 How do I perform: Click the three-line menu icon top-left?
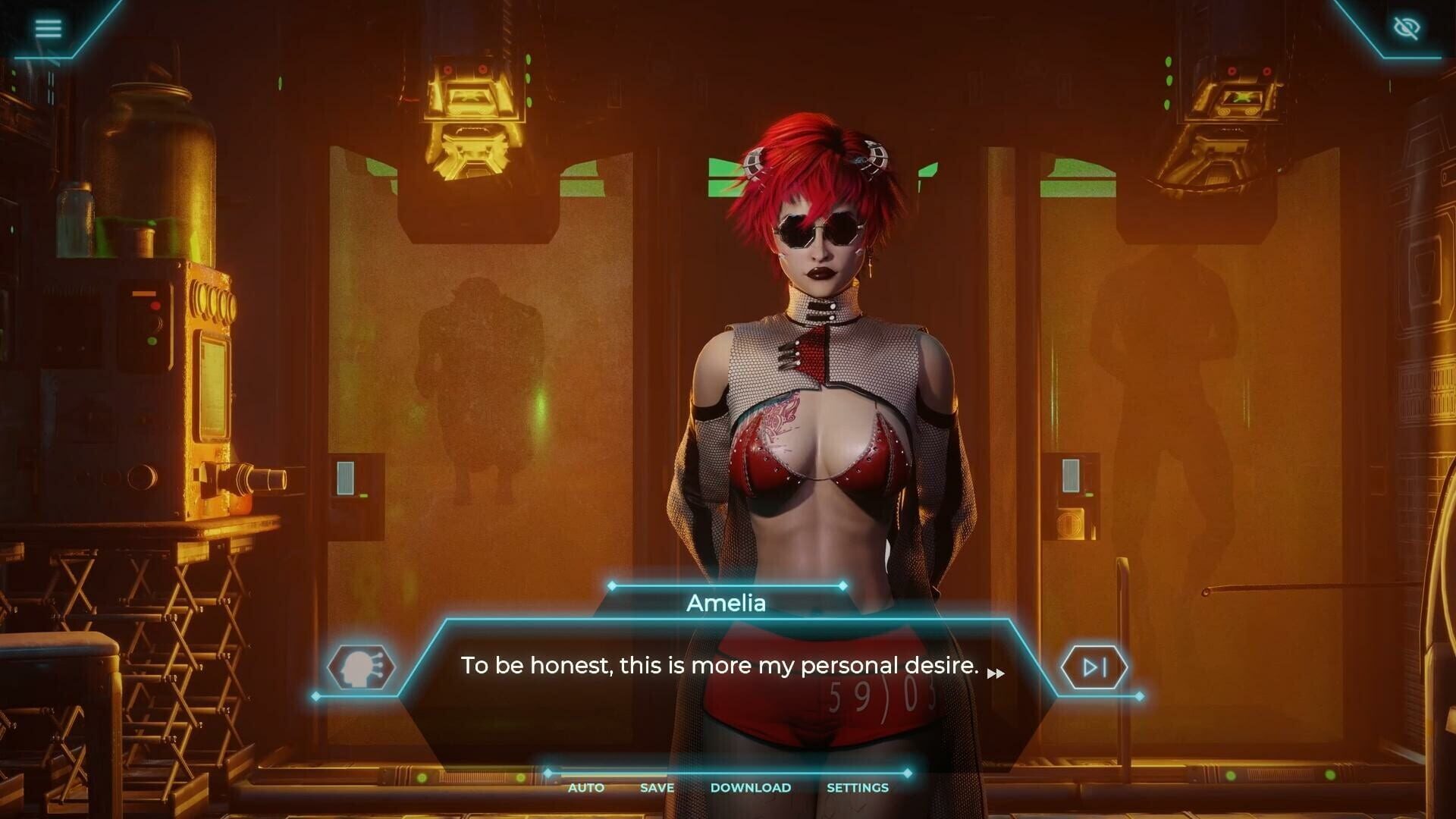point(49,28)
